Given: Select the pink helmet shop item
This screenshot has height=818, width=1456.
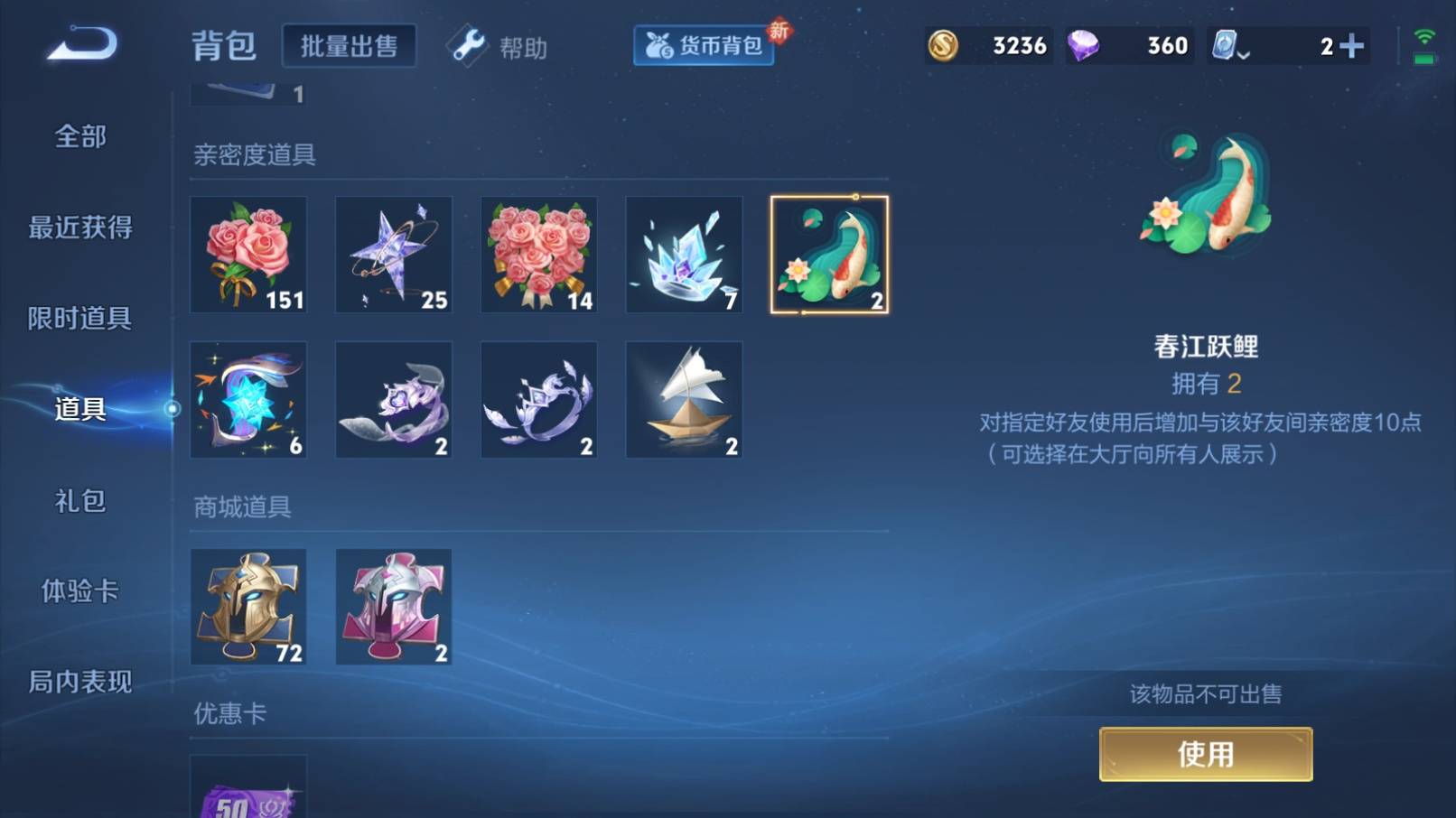Looking at the screenshot, I should tap(394, 606).
